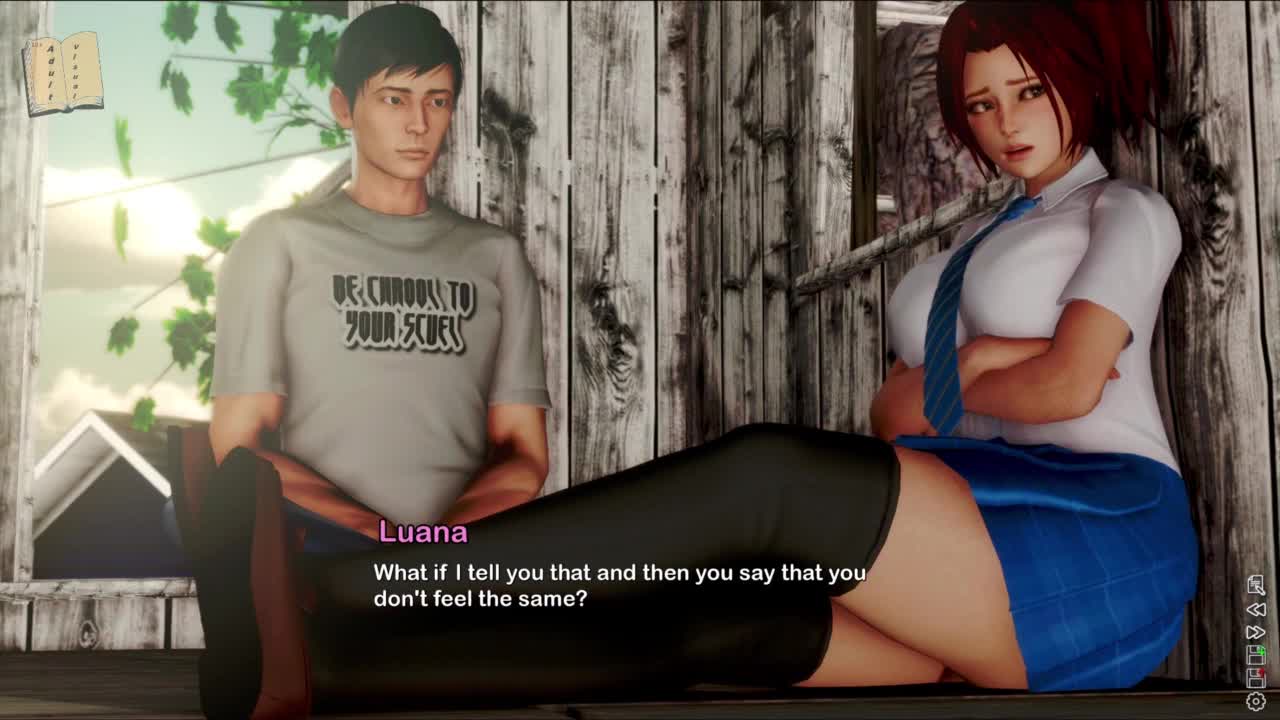
Task: Skip ahead with the double-right-arrow icon
Action: pyautogui.click(x=1256, y=632)
